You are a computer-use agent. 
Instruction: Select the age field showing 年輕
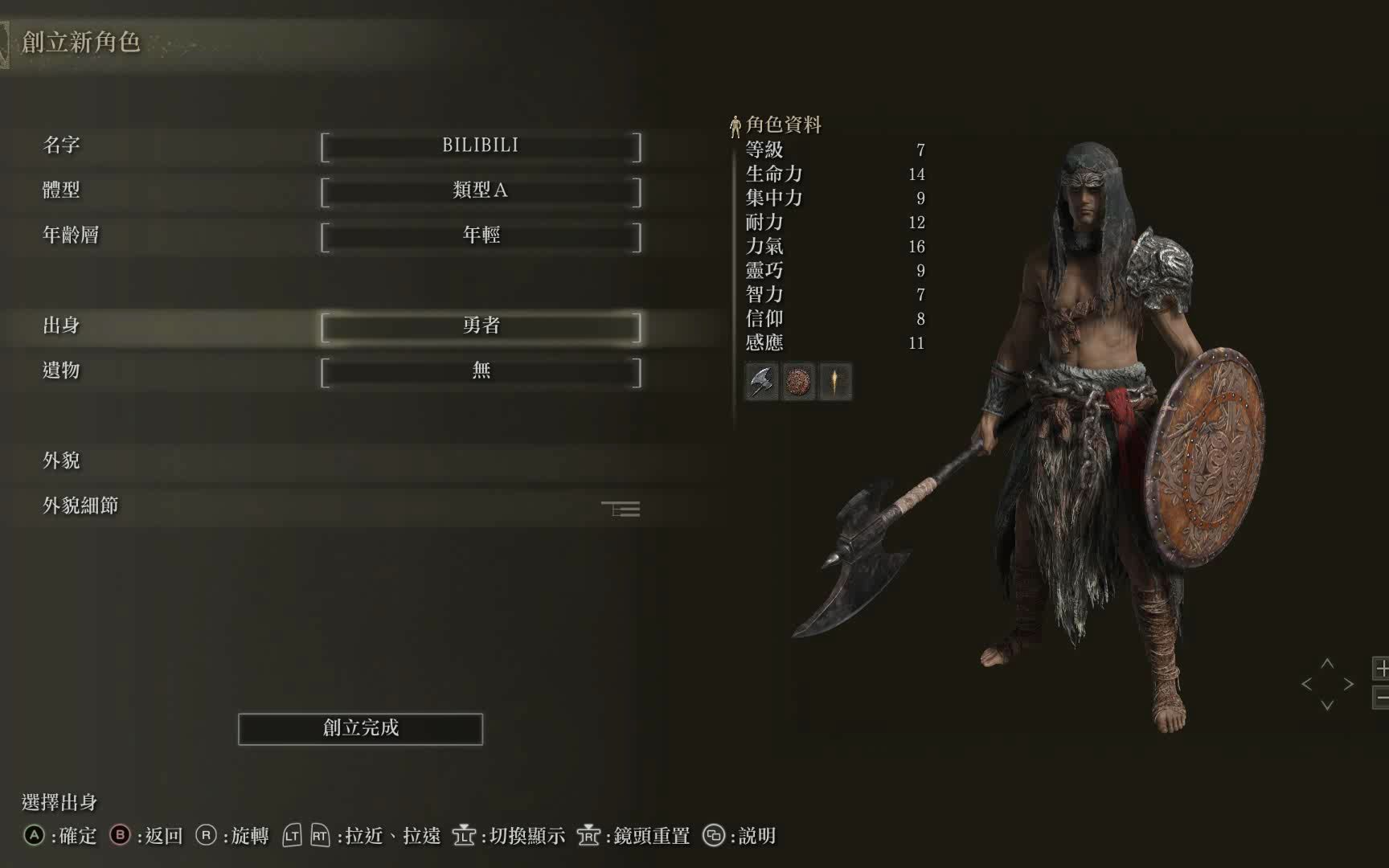(x=481, y=236)
